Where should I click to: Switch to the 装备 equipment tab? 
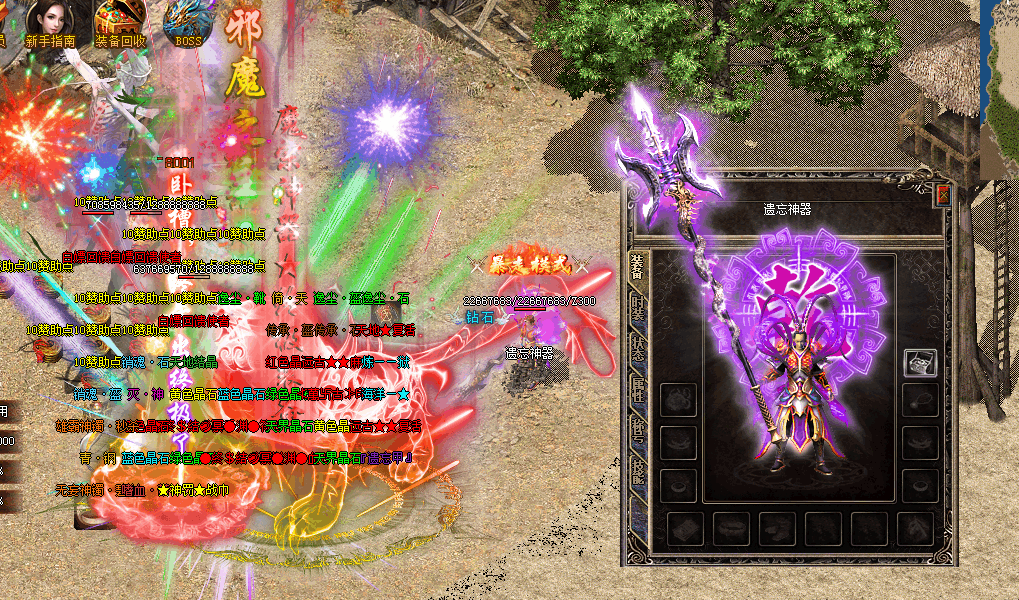[x=636, y=268]
